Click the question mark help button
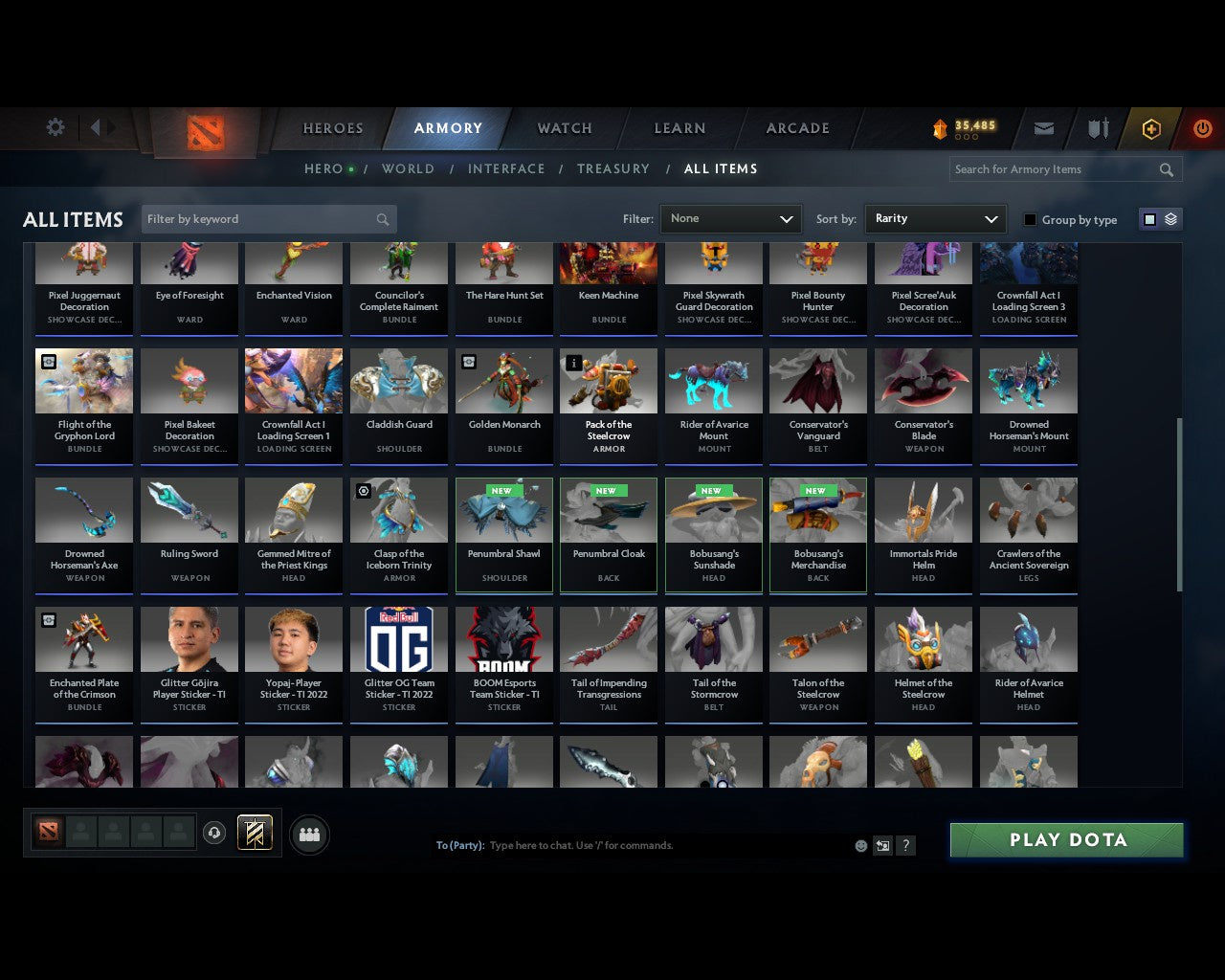 905,846
